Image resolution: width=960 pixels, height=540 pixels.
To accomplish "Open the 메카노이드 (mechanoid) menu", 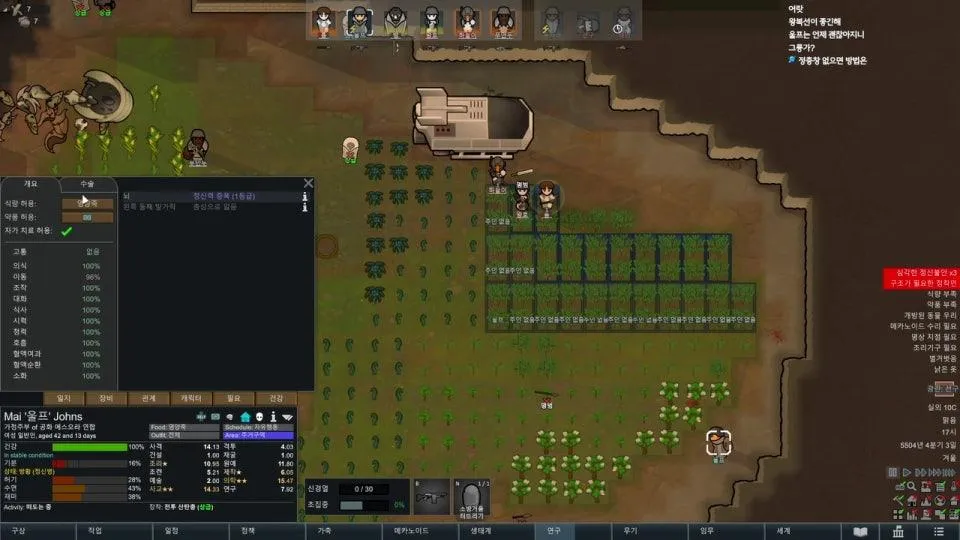I will 410,531.
